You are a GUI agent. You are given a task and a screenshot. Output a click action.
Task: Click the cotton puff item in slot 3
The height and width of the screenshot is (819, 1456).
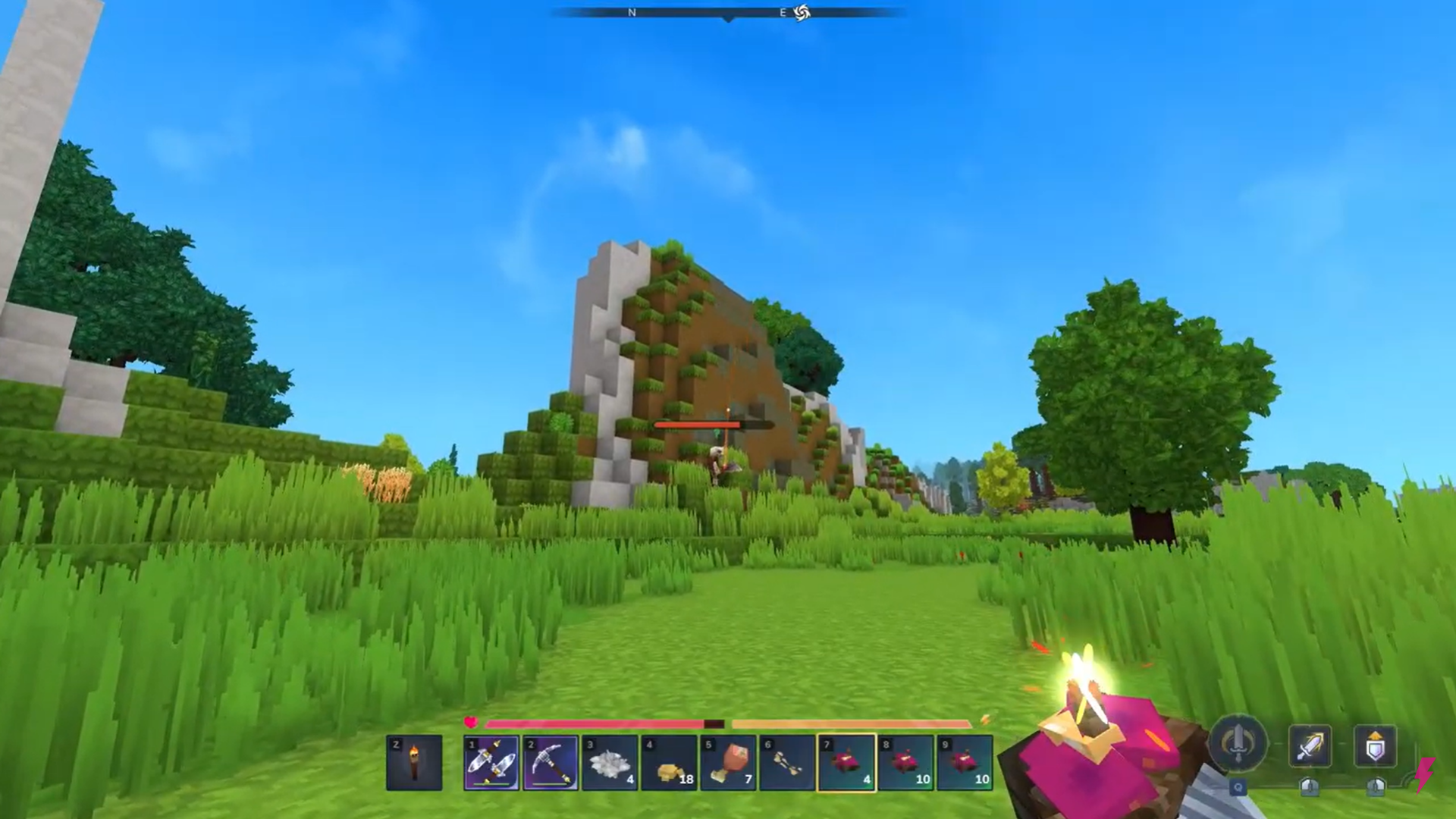click(610, 762)
